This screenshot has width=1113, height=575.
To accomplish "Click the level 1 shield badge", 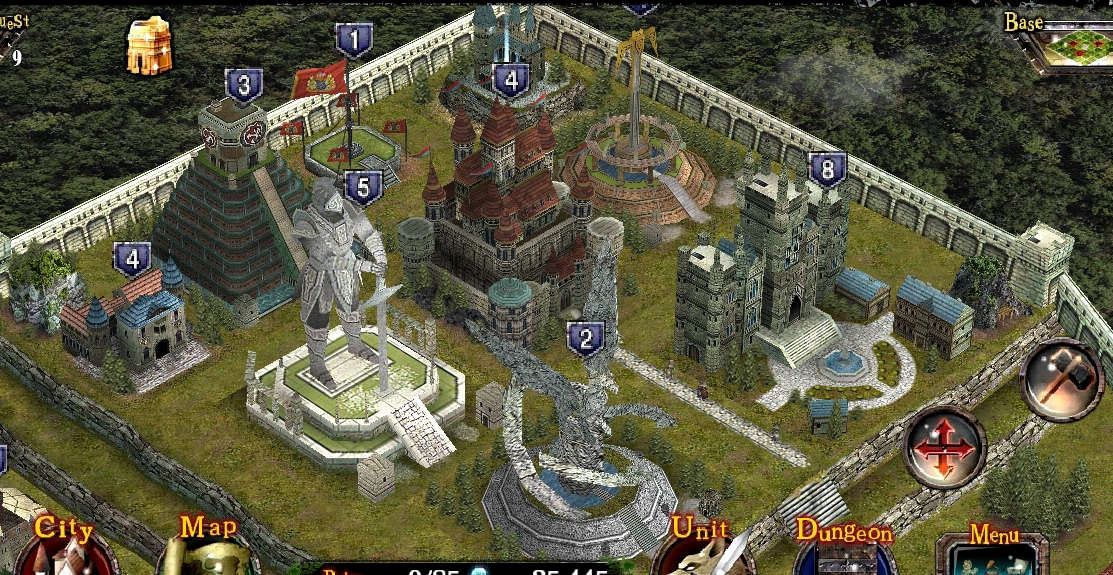I will coord(353,42).
